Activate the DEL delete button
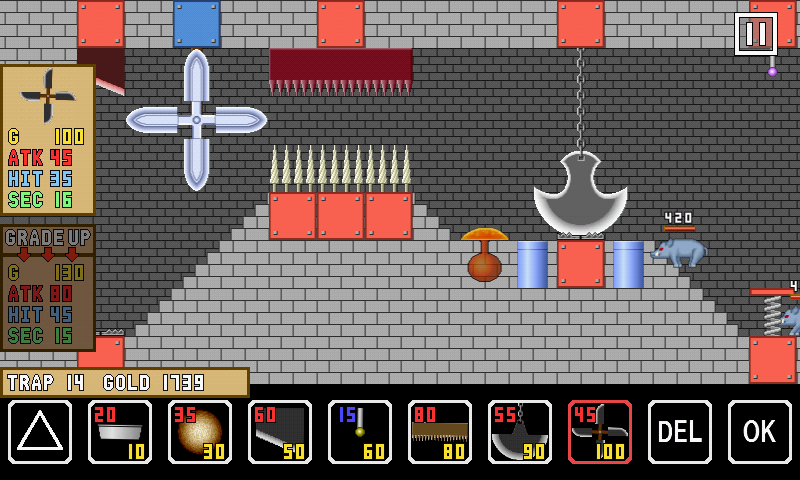The width and height of the screenshot is (800, 480). [680, 432]
